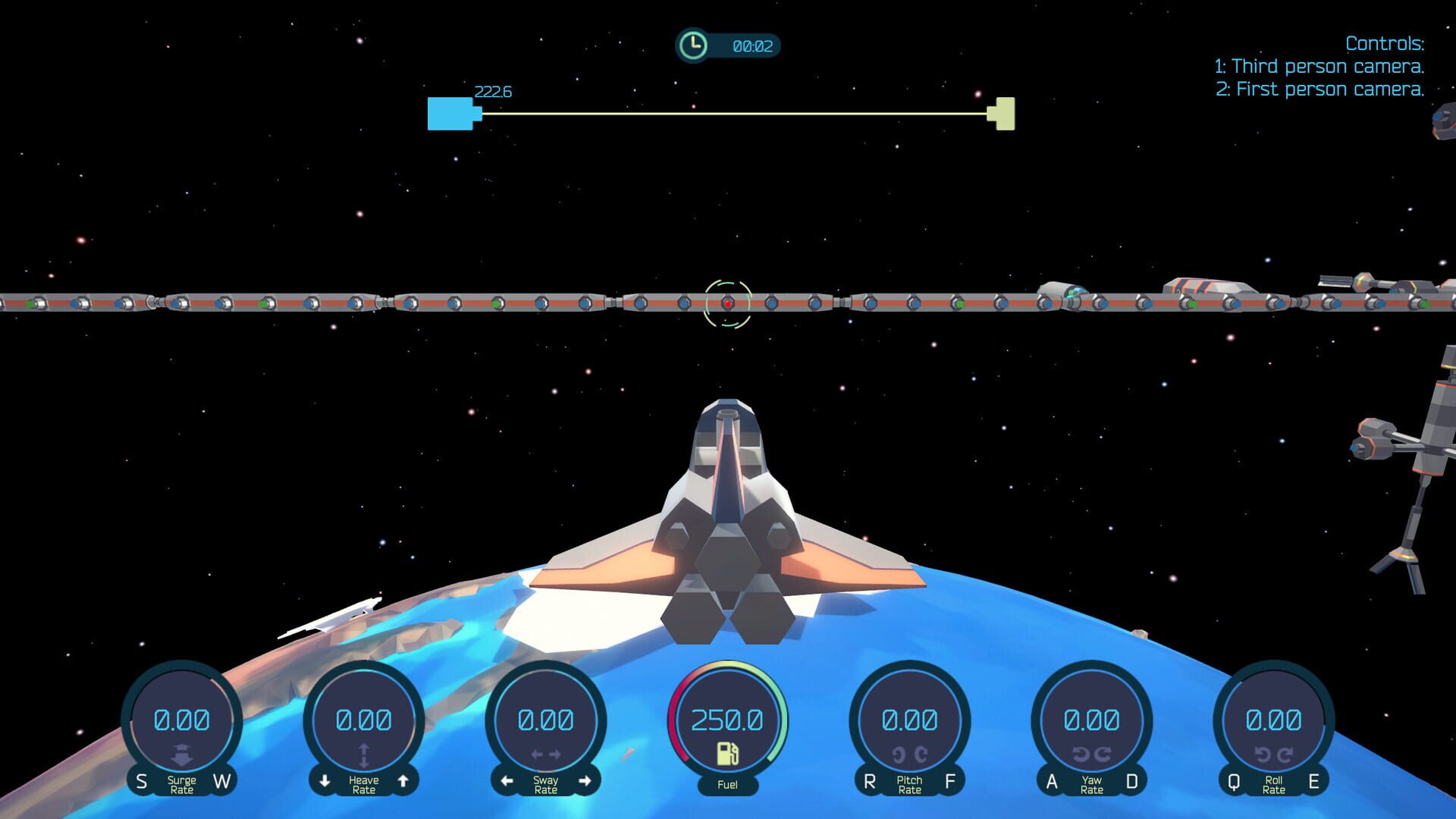This screenshot has height=819, width=1456.
Task: Click the surge direction arrows icon
Action: (x=182, y=754)
